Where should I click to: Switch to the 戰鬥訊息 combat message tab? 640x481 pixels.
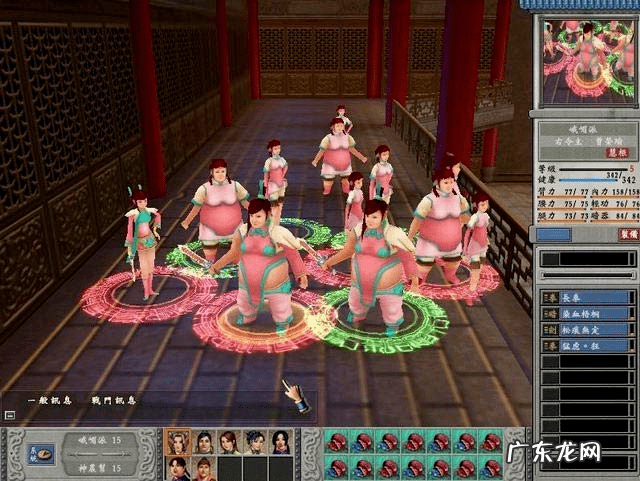click(113, 400)
